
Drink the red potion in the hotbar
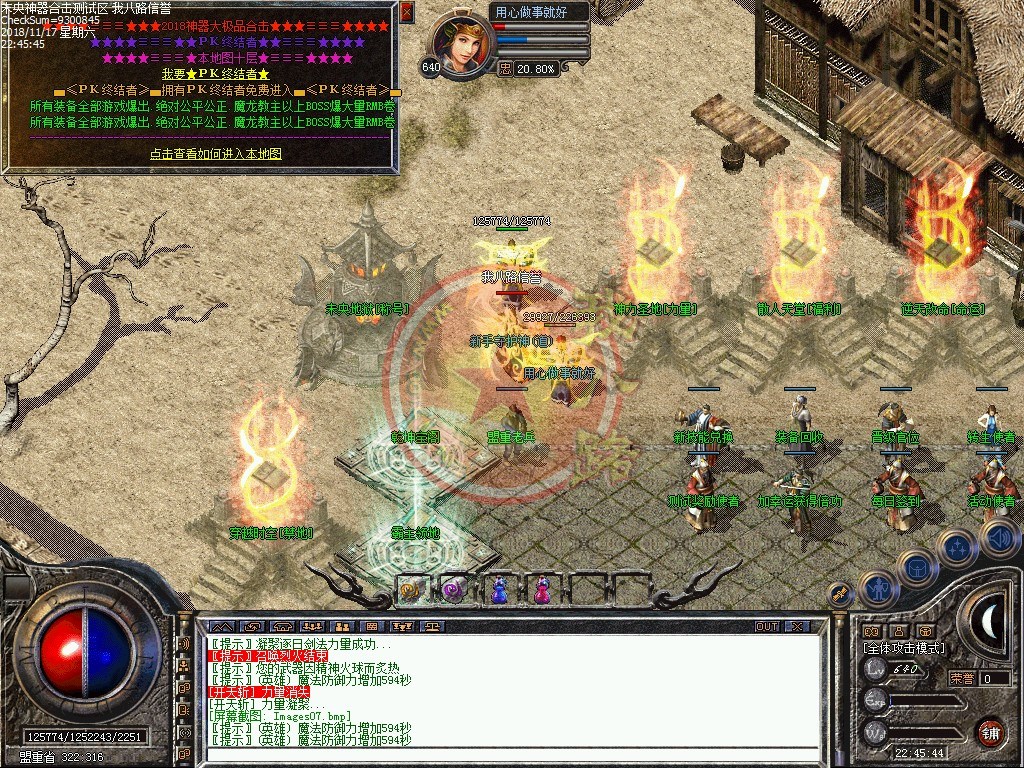(x=541, y=590)
